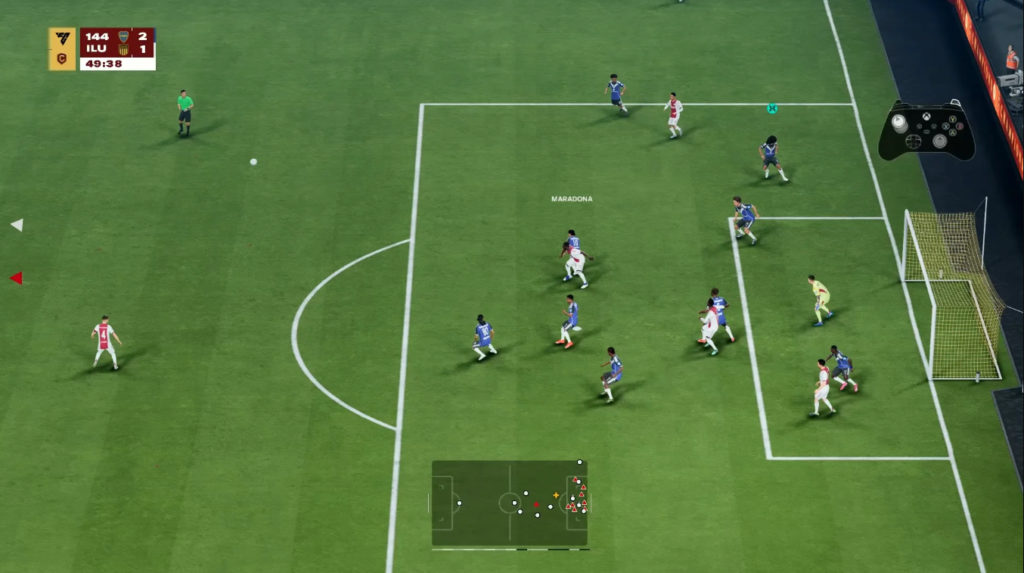The height and width of the screenshot is (573, 1024).
Task: Select the yellow FC logo badge
Action: [x=62, y=48]
